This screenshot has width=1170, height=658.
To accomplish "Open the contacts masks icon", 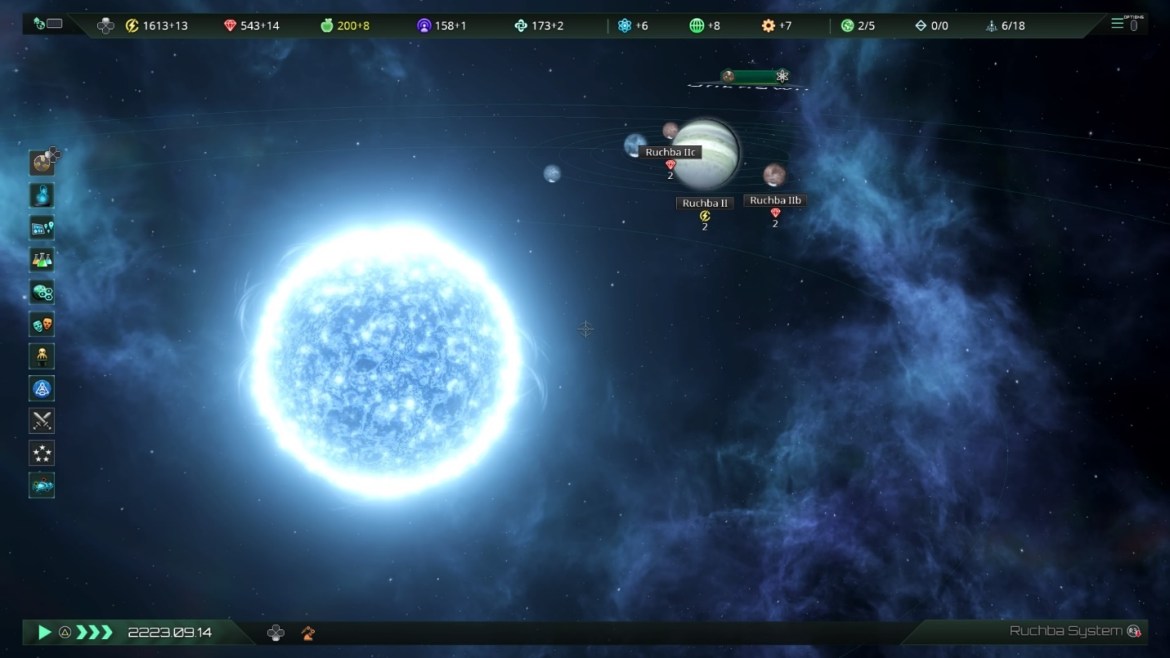I will pos(42,324).
